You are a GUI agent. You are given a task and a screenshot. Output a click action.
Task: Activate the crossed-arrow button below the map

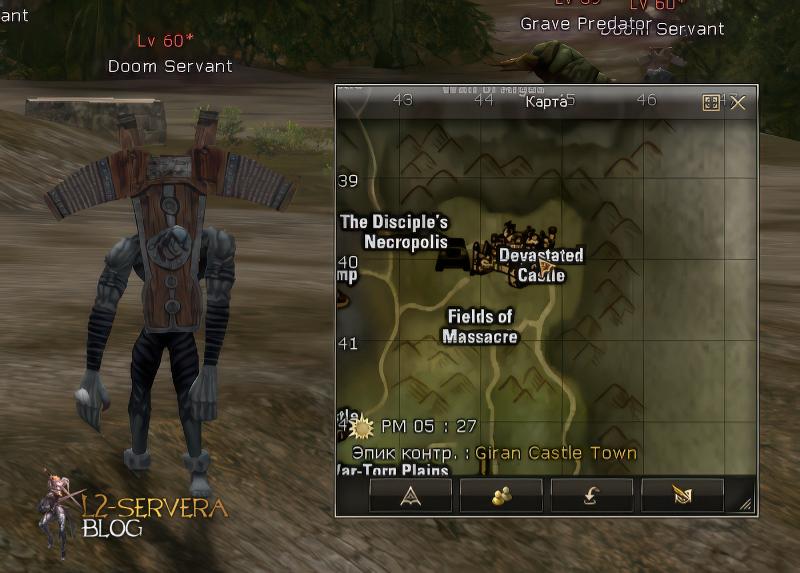682,495
